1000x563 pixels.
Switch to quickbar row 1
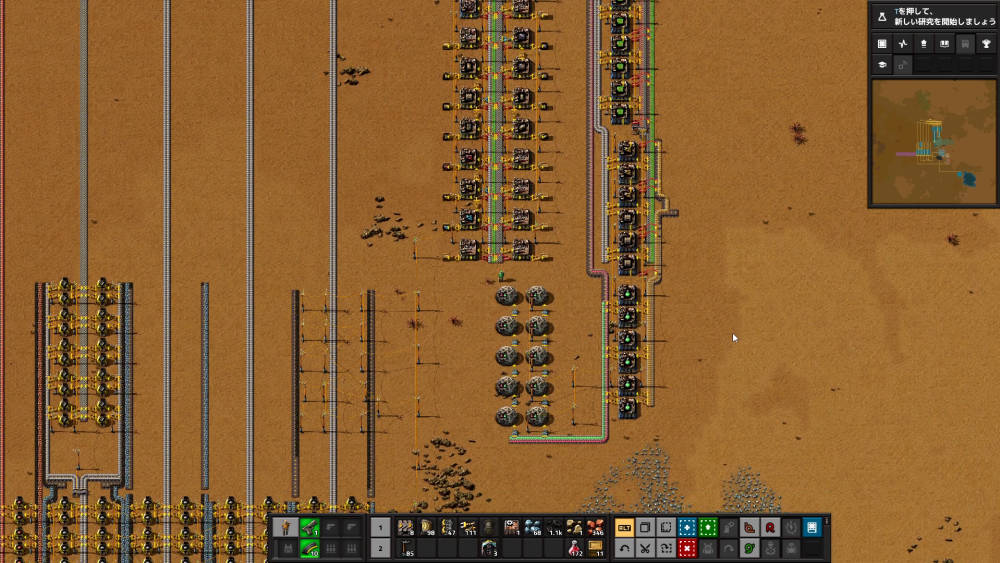click(x=380, y=527)
